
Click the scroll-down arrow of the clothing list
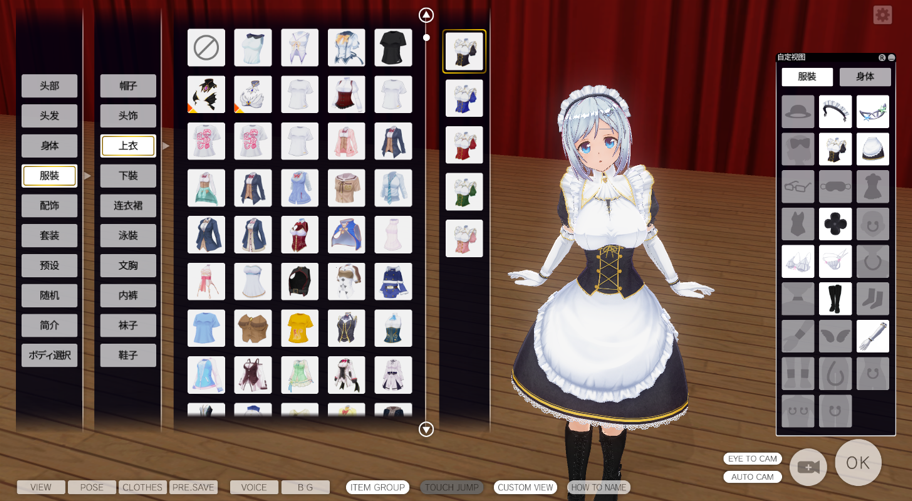426,430
